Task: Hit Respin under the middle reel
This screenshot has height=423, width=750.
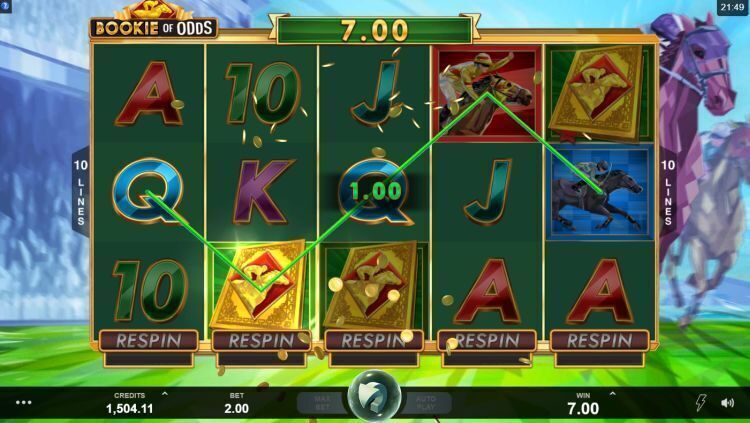Action: [x=373, y=339]
